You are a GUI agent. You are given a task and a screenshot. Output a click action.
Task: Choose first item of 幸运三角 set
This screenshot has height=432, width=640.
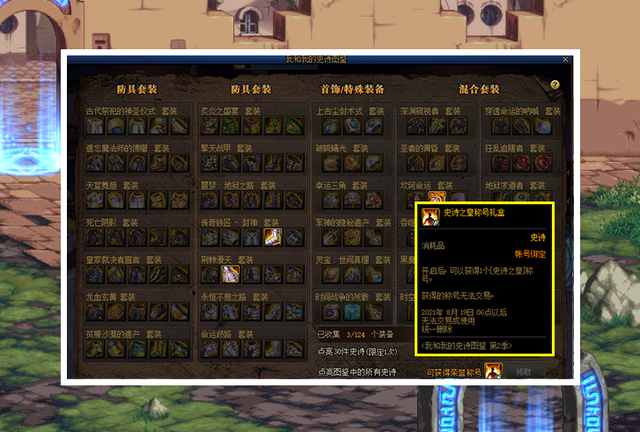323,199
